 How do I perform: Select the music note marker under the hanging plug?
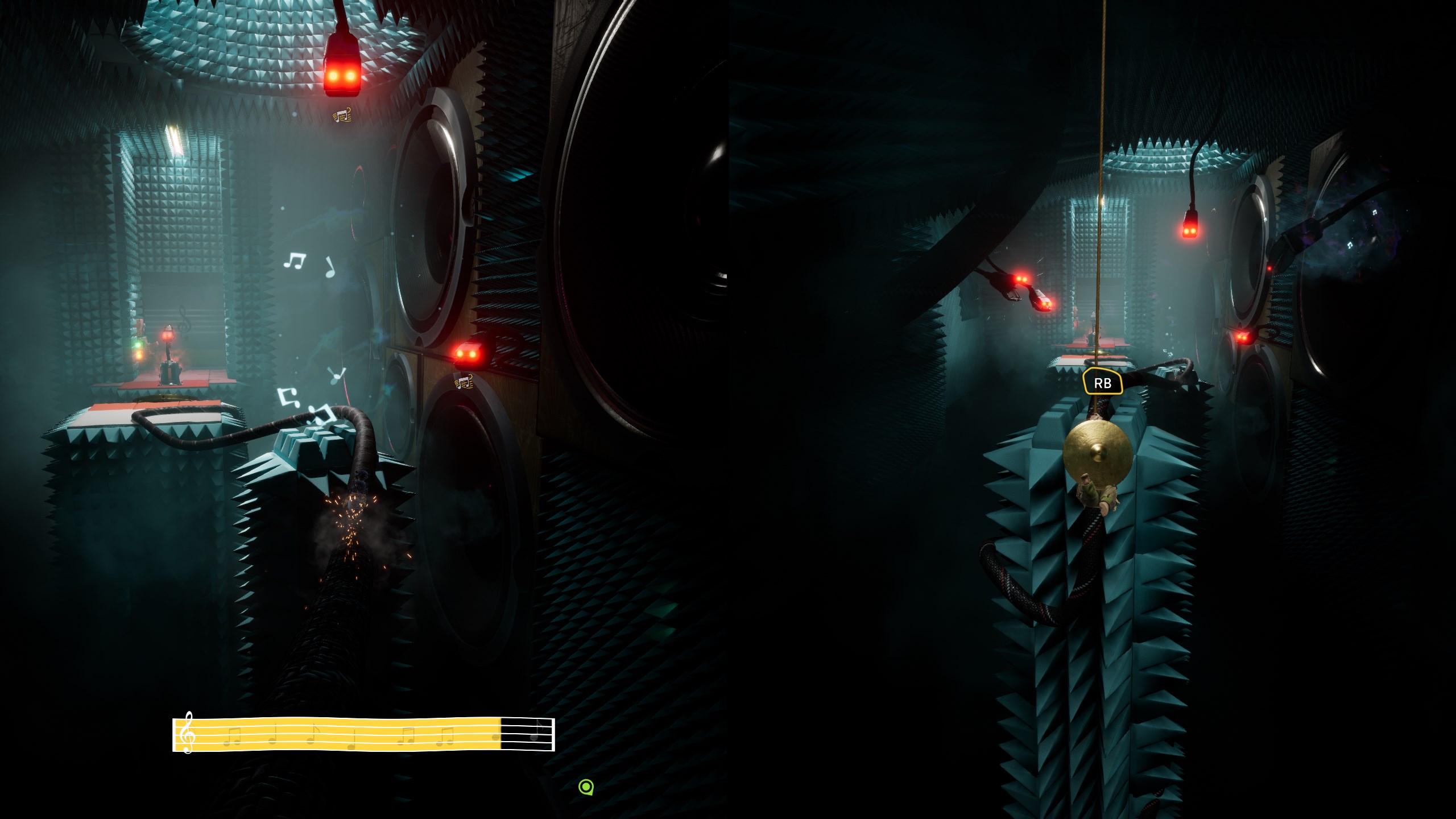(x=342, y=116)
